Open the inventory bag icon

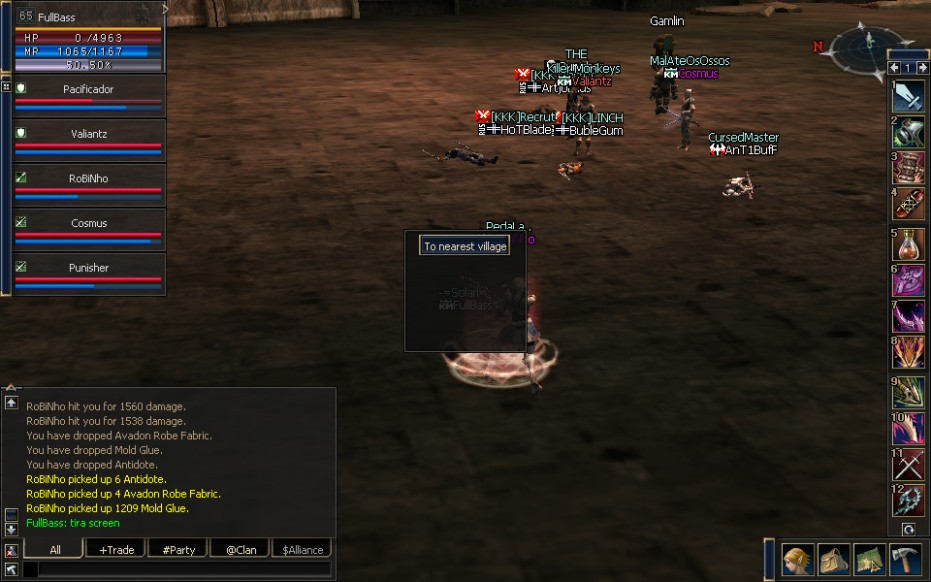pos(833,559)
